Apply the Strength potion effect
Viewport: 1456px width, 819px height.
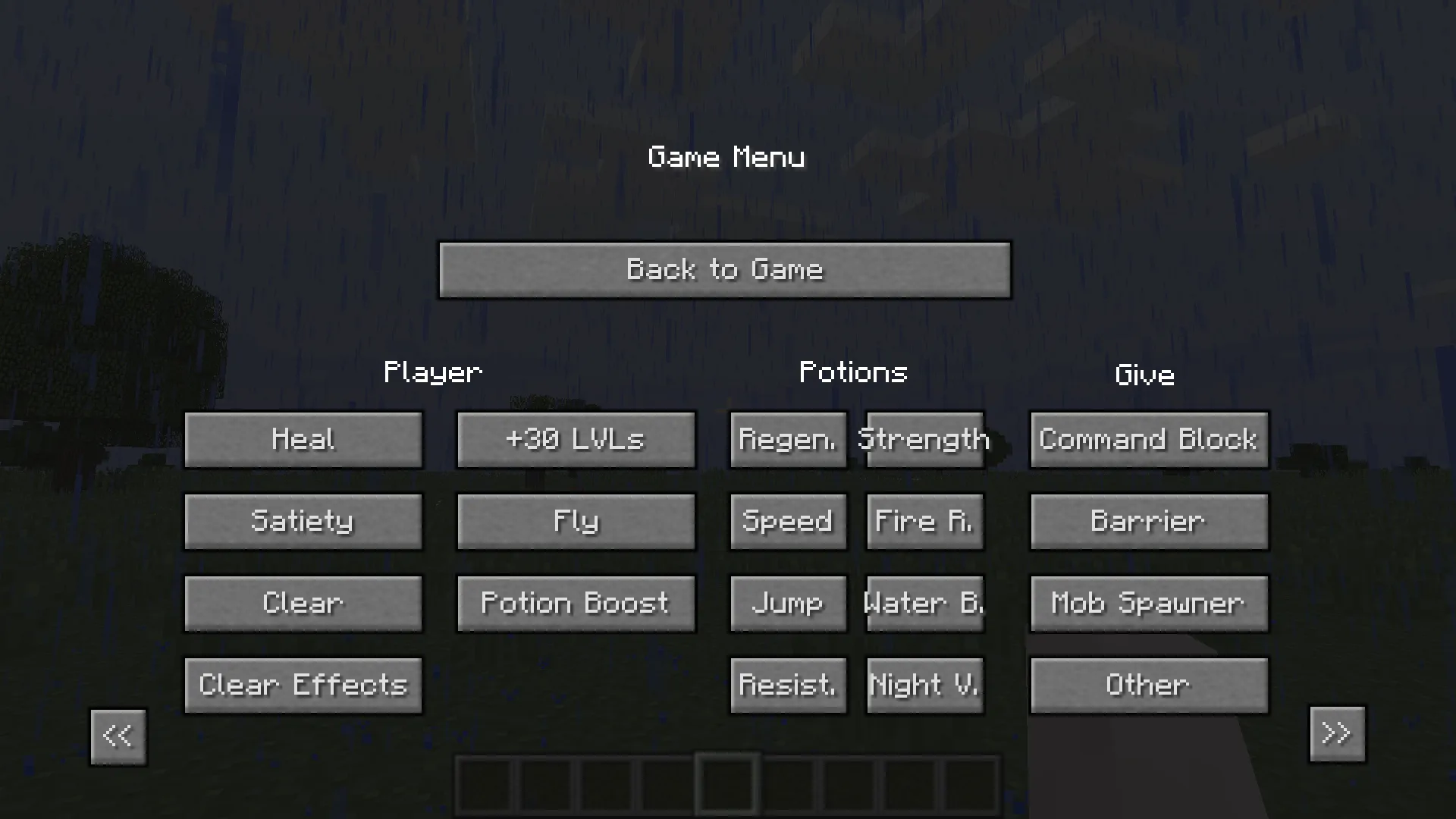(924, 440)
